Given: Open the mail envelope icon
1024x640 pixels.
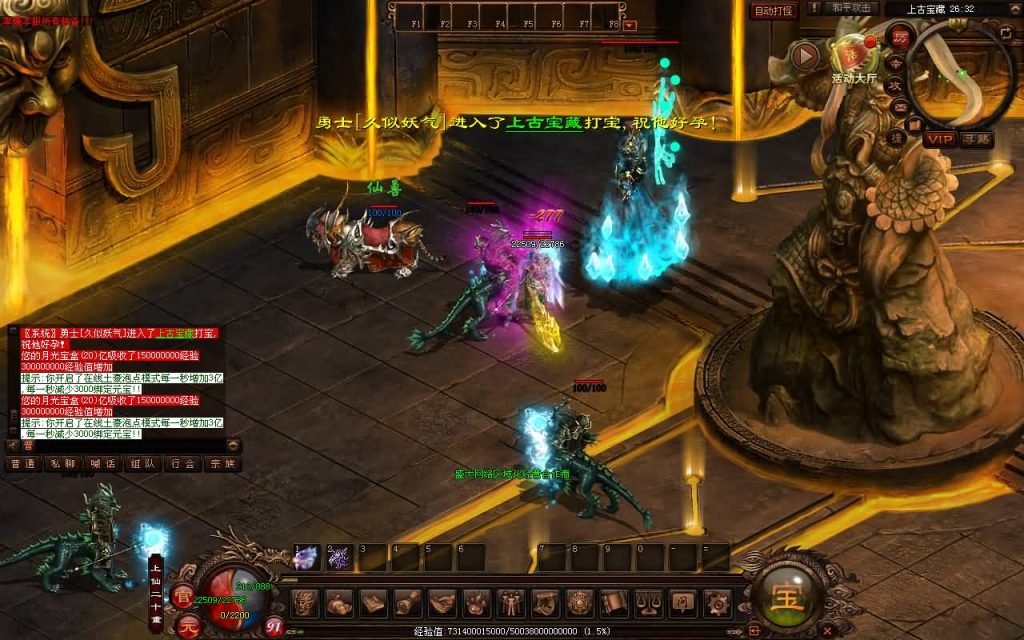Looking at the screenshot, I should (x=899, y=109).
